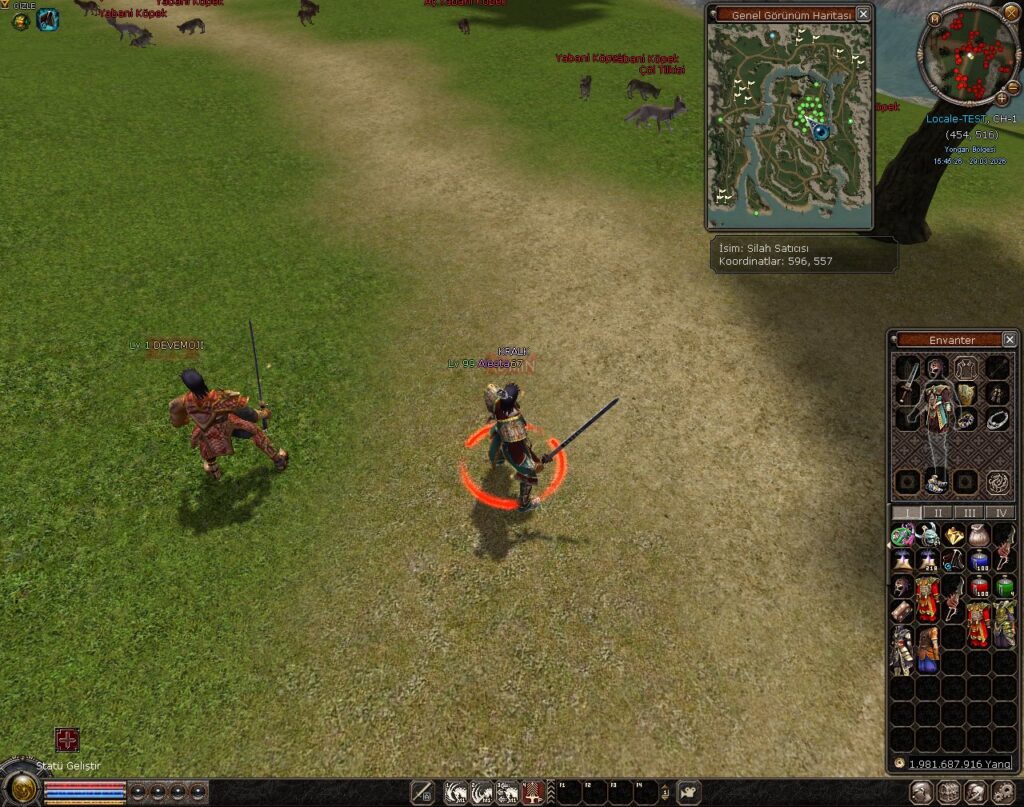The width and height of the screenshot is (1024, 807).
Task: Close the circular minimap with its X button
Action: click(1011, 12)
